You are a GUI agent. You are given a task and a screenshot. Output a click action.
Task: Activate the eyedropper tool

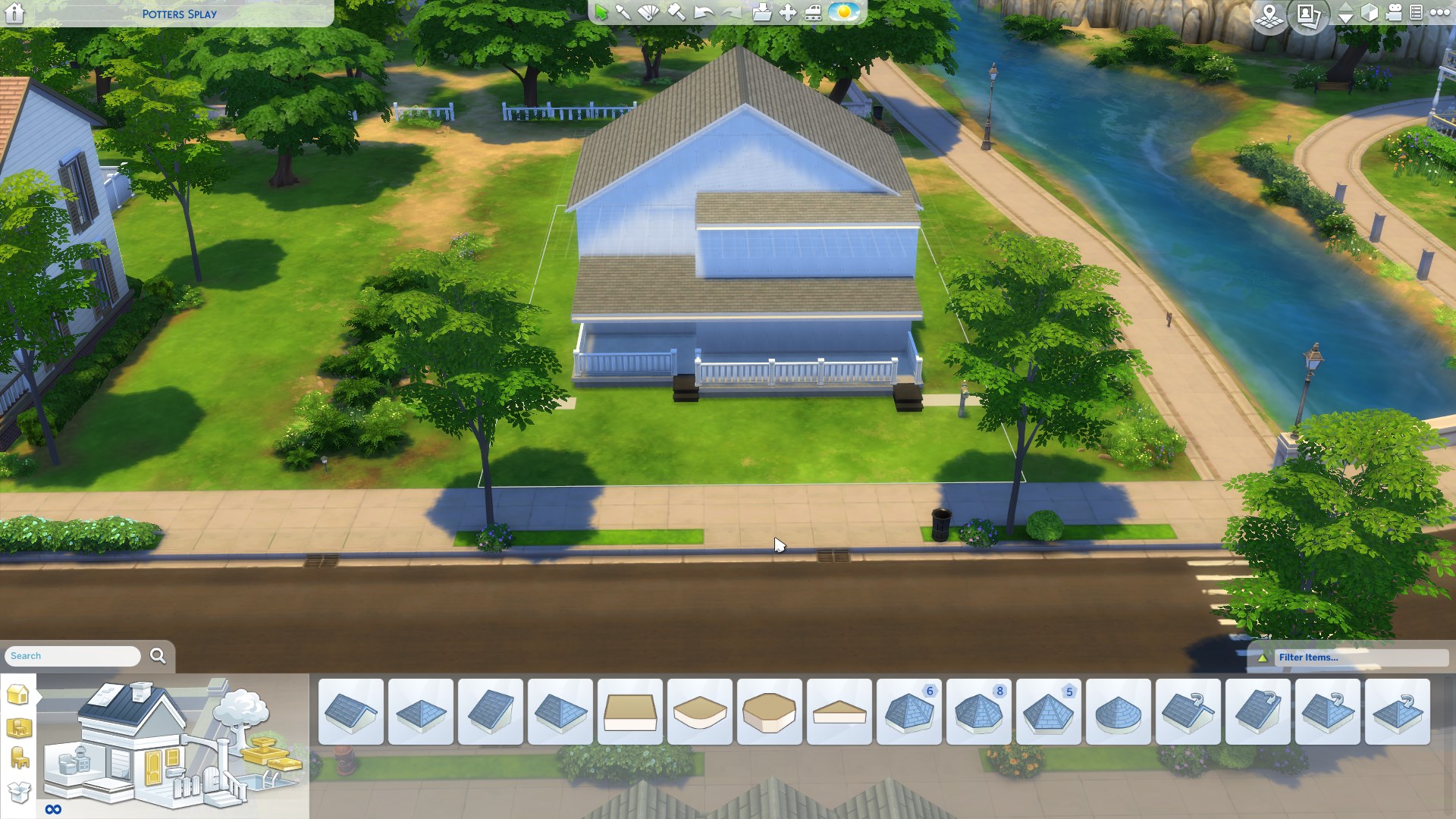pyautogui.click(x=623, y=13)
